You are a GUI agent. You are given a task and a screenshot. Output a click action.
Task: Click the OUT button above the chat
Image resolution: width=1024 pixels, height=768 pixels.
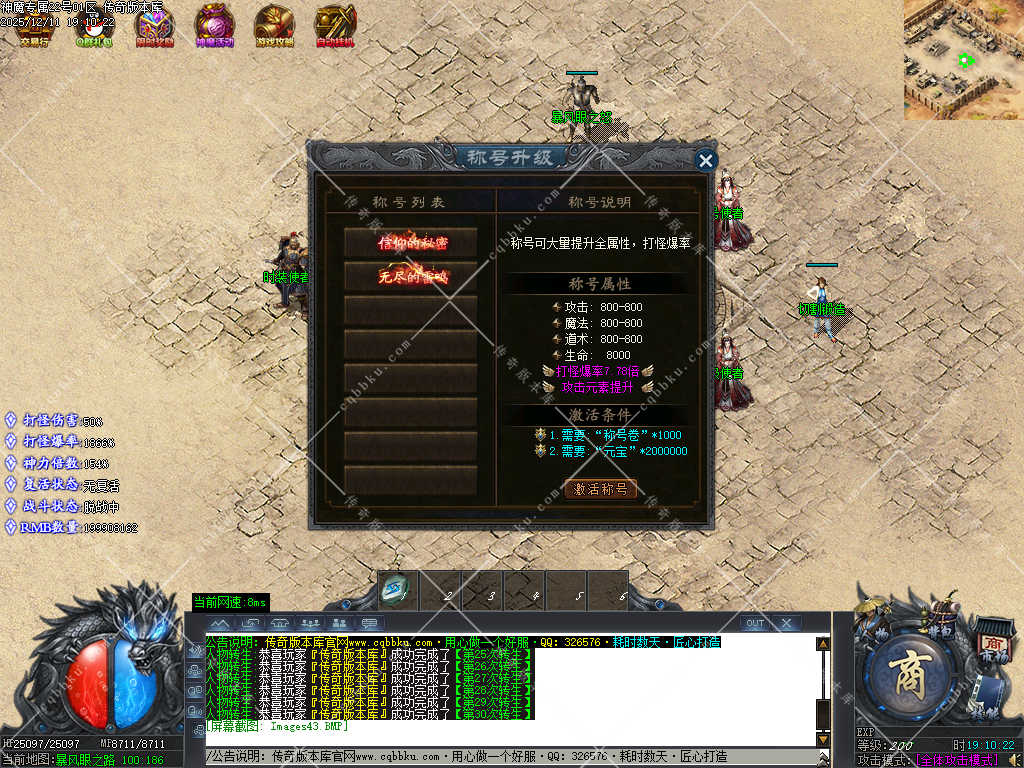click(755, 623)
